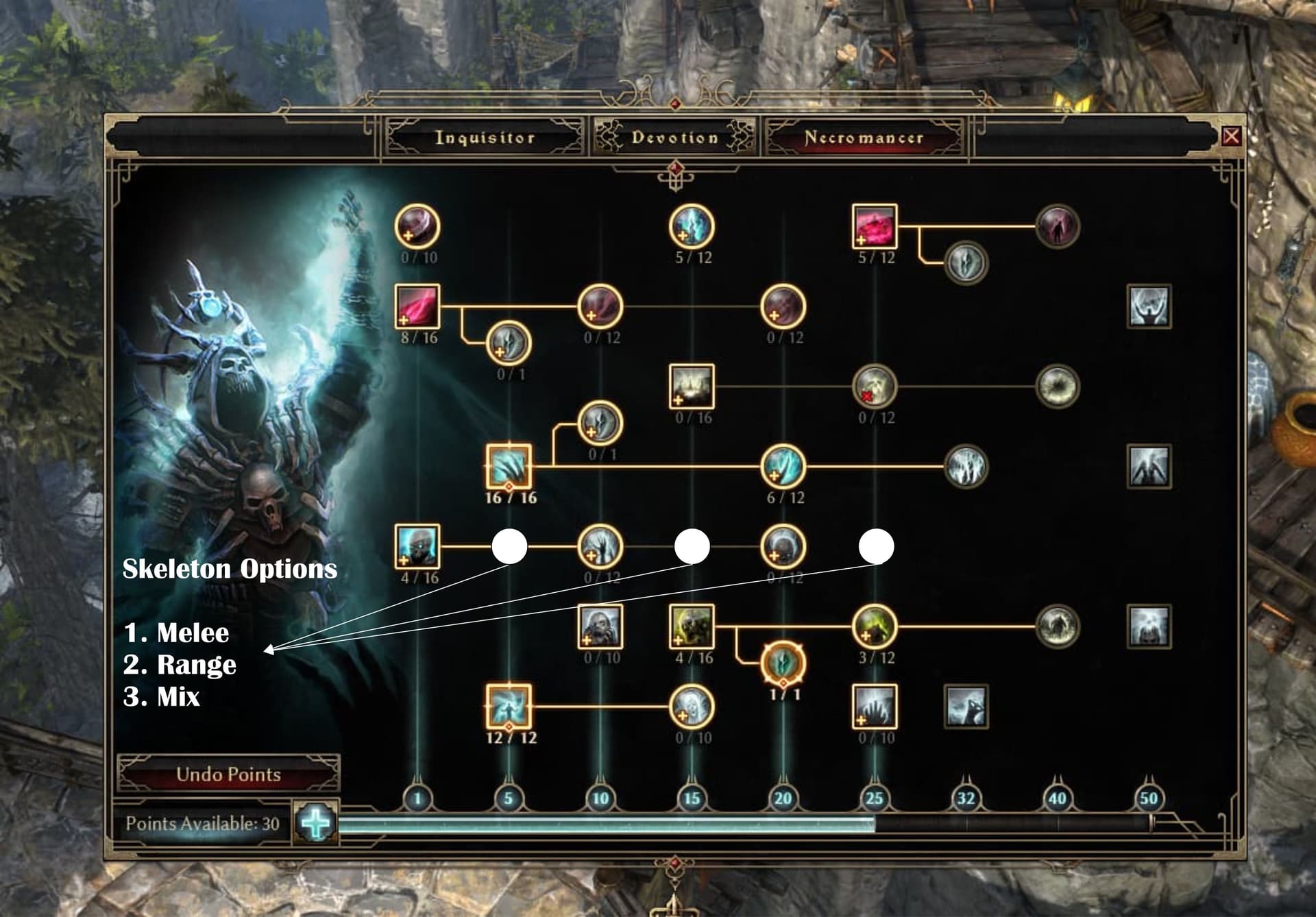
Task: Add a point to Drain Essence at 8/16
Action: [x=417, y=306]
